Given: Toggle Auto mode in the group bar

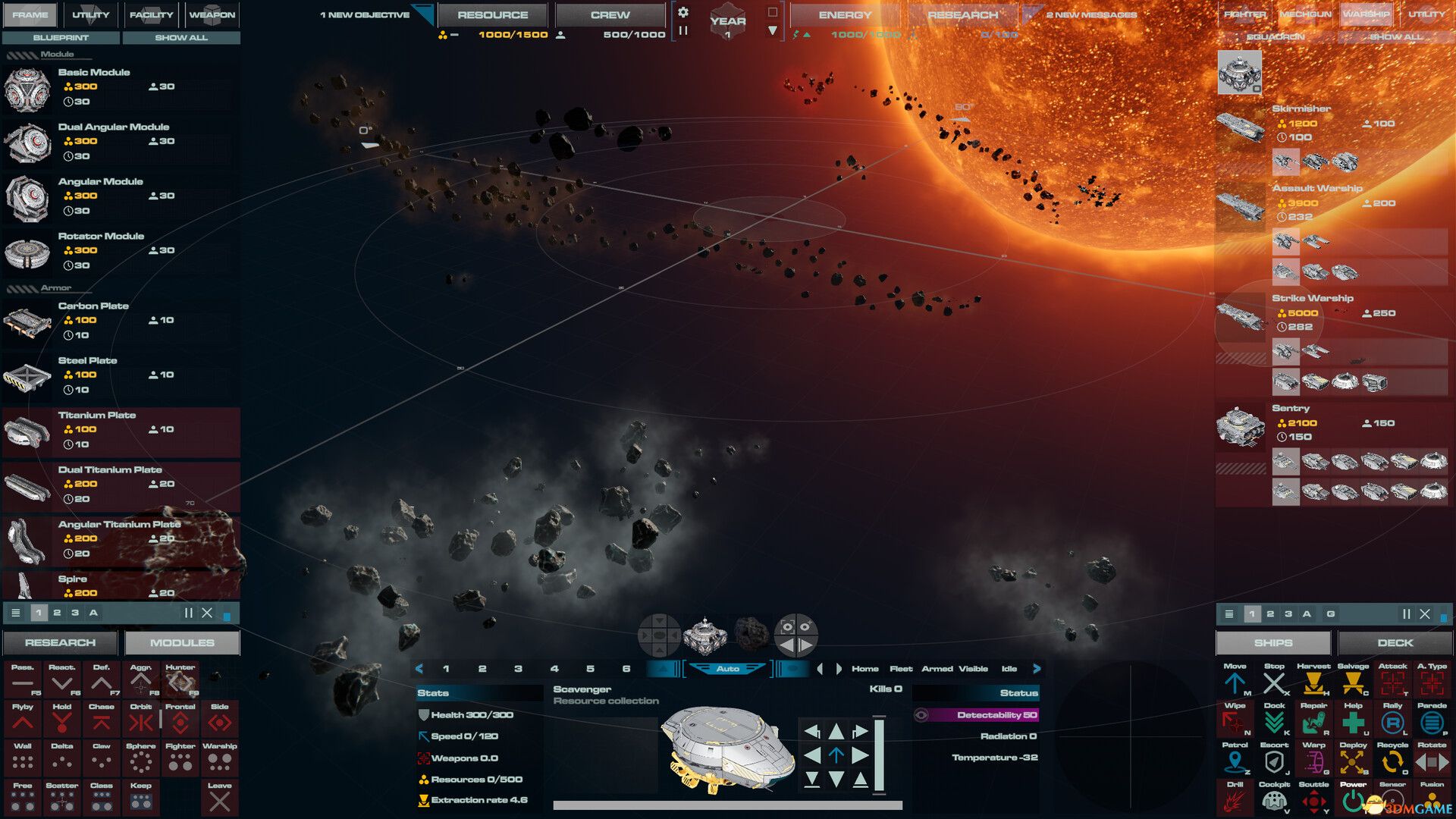Looking at the screenshot, I should [728, 669].
